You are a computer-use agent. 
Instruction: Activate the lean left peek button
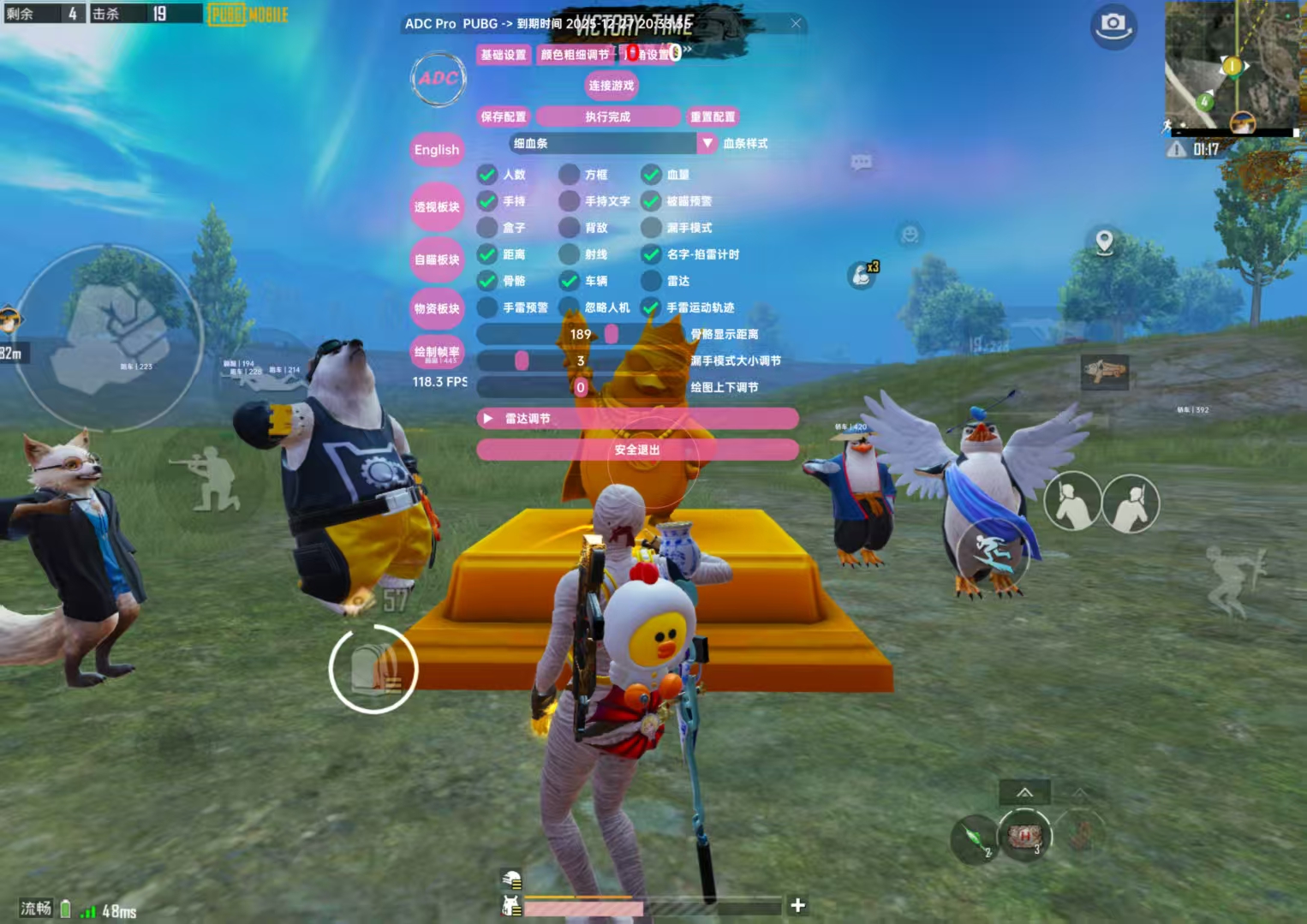[1072, 502]
